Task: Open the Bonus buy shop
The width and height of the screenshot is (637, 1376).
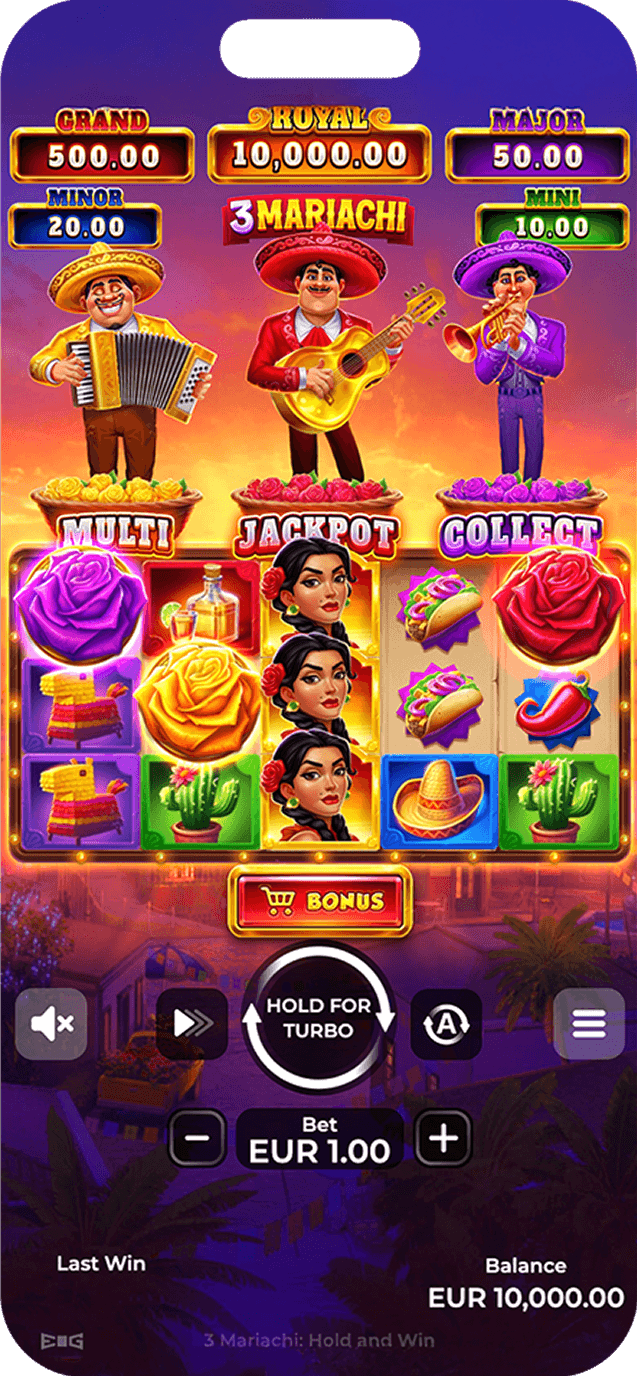Action: [320, 901]
